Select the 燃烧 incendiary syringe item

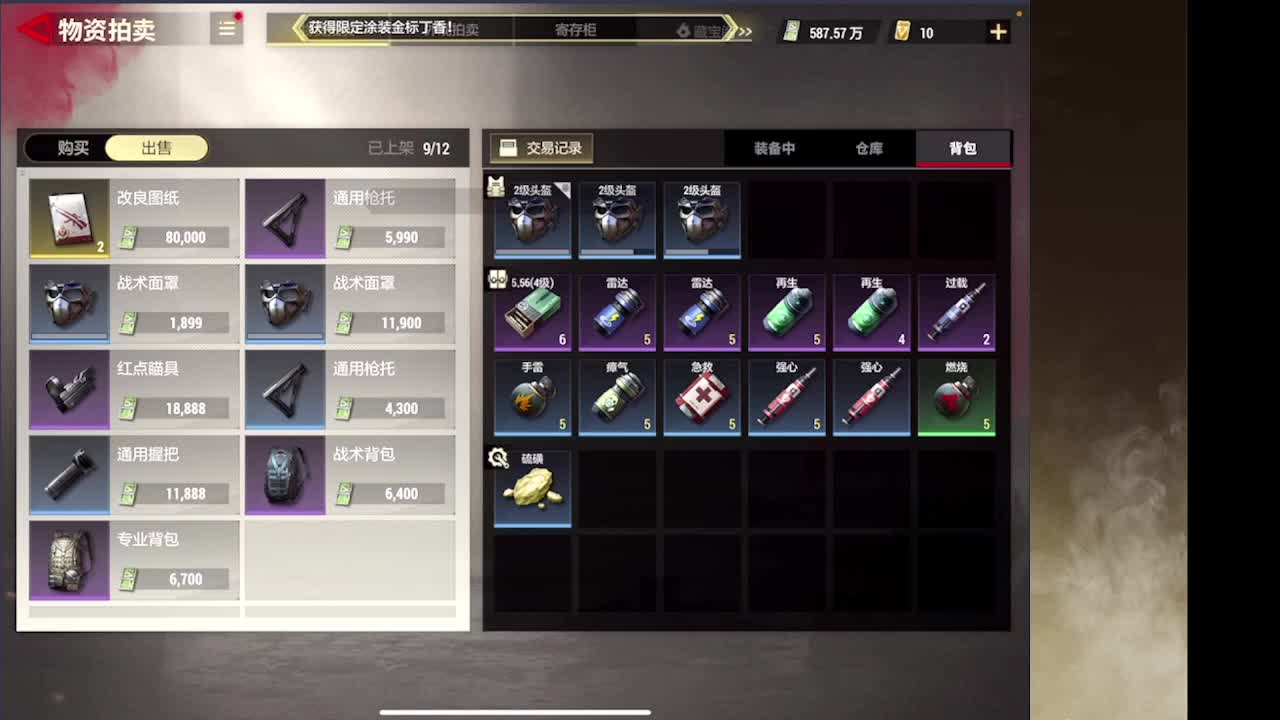pyautogui.click(x=956, y=398)
